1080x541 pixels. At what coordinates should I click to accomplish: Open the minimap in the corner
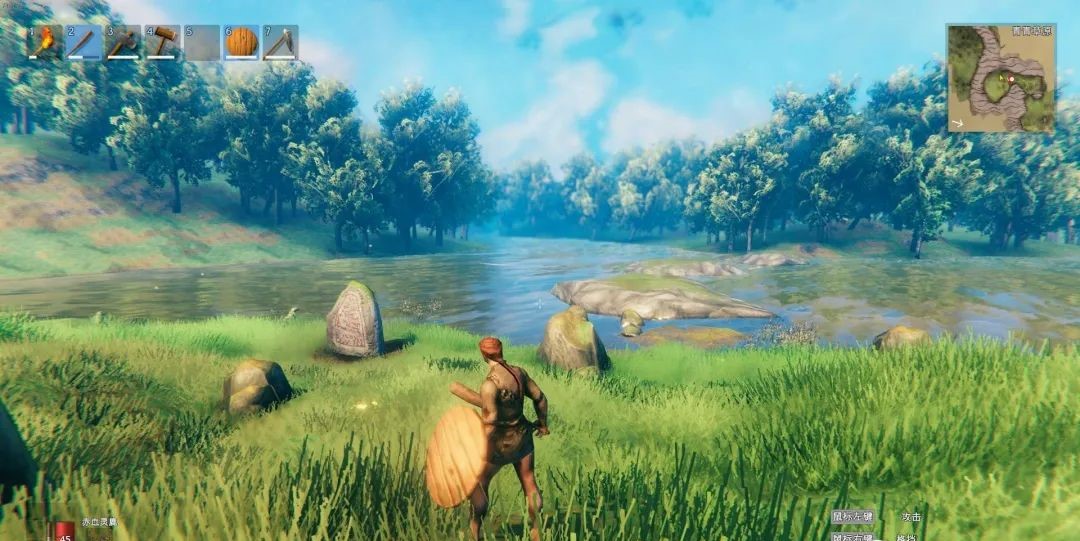(1001, 79)
